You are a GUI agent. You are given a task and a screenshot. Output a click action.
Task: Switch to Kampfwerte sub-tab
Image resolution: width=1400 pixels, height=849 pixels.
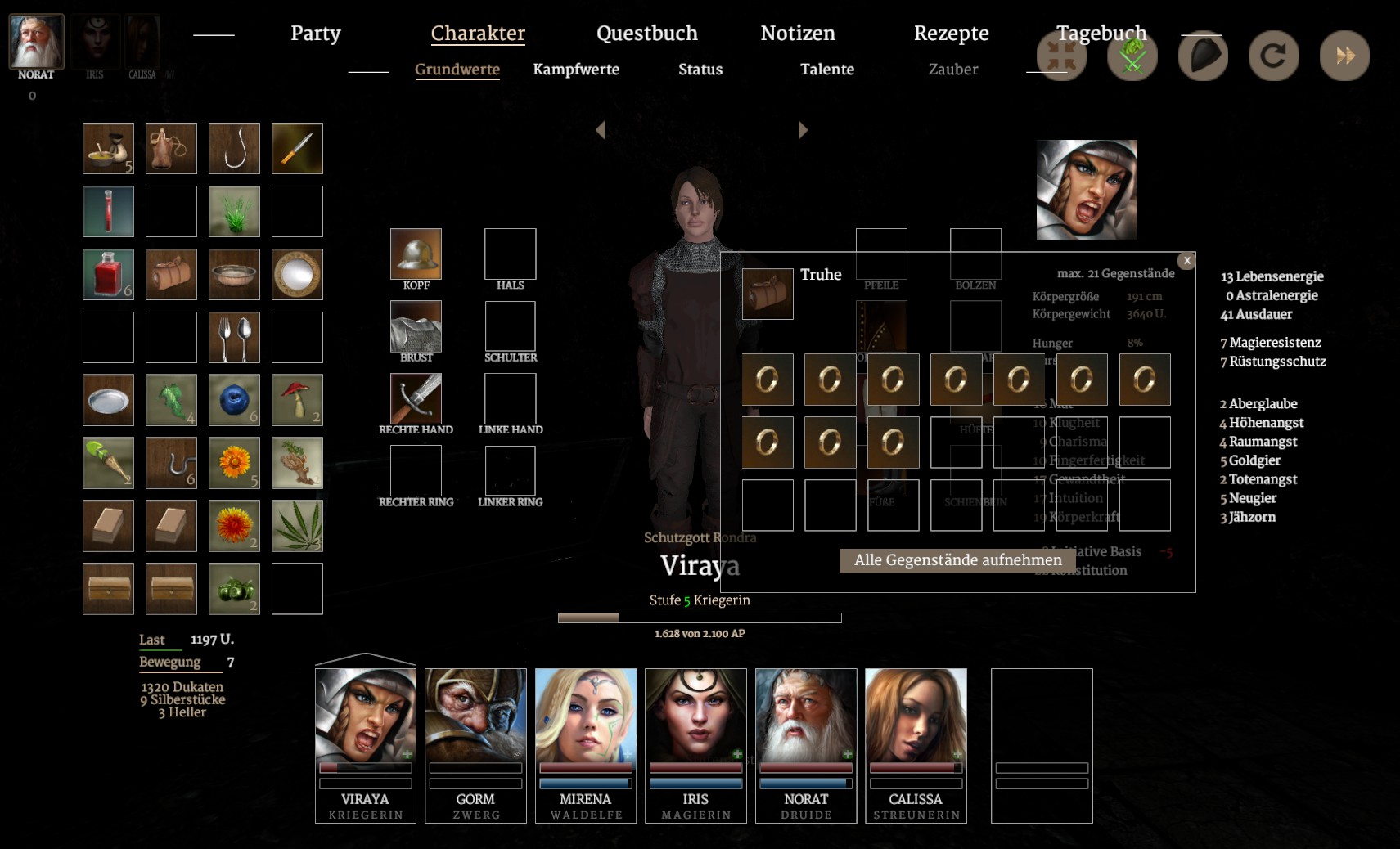575,70
